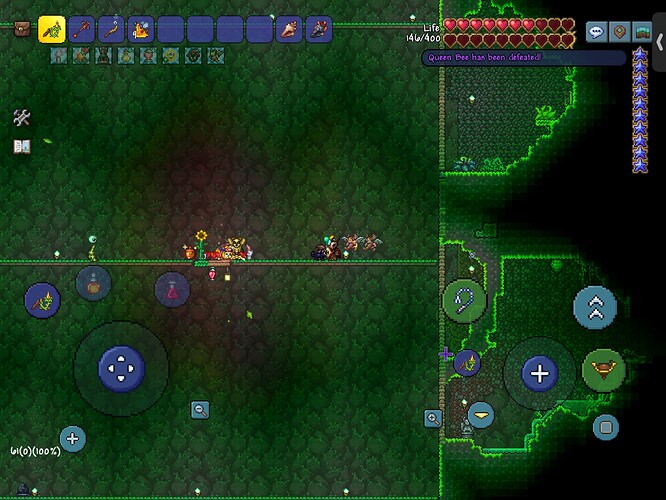Open the bestiary book icon

(x=22, y=146)
